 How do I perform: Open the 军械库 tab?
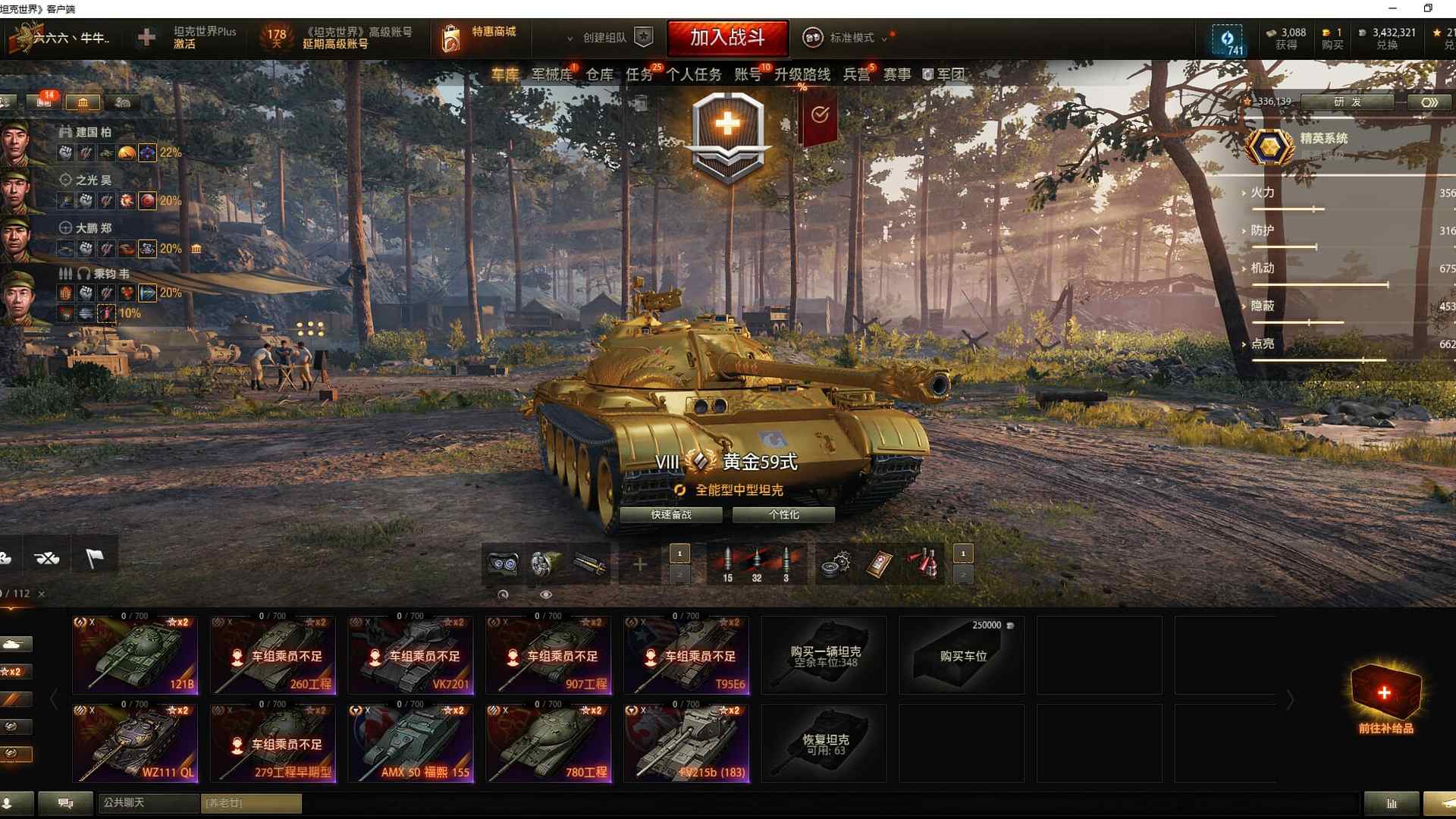551,74
